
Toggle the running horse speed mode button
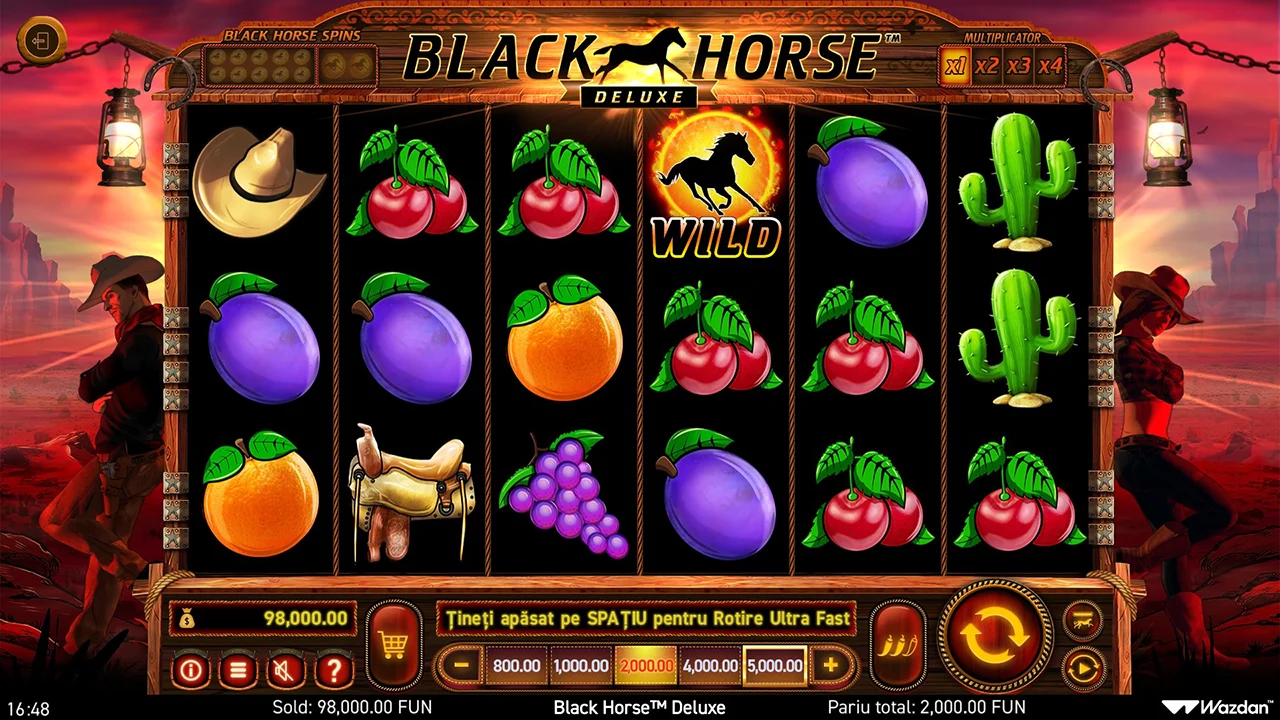point(1082,620)
